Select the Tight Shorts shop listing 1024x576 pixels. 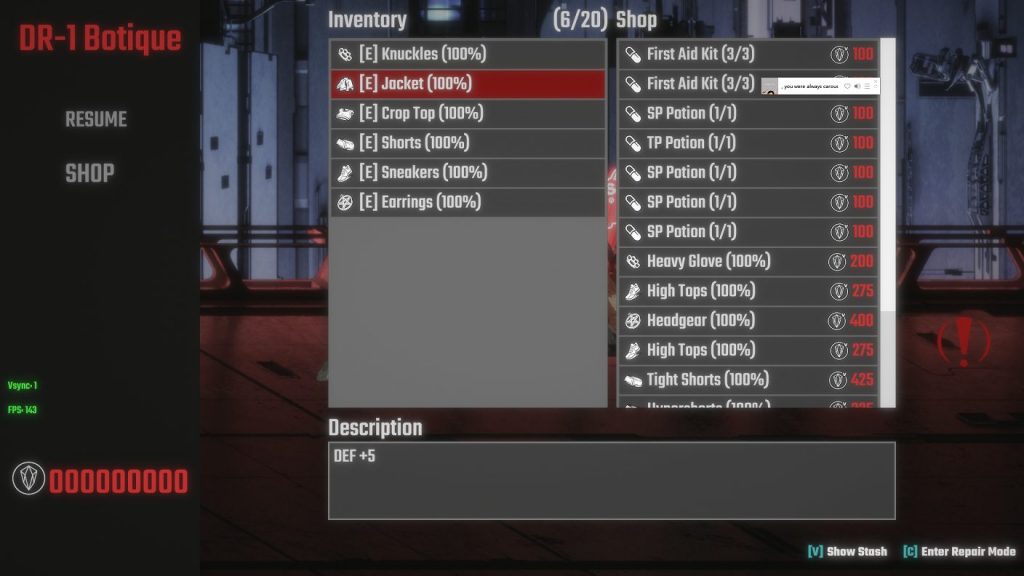[747, 380]
